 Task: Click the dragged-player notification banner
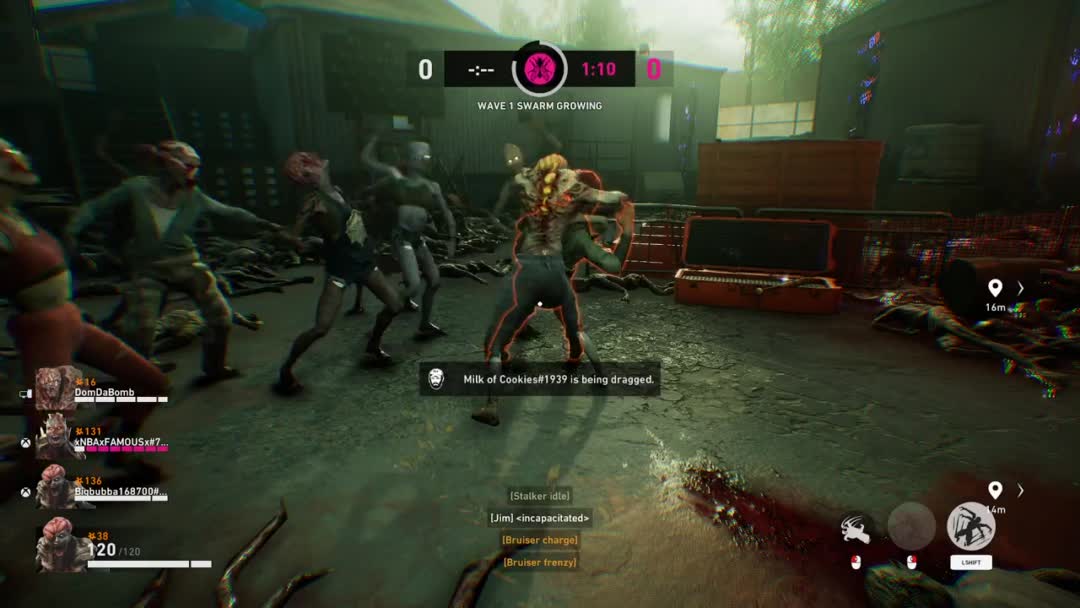pyautogui.click(x=540, y=379)
